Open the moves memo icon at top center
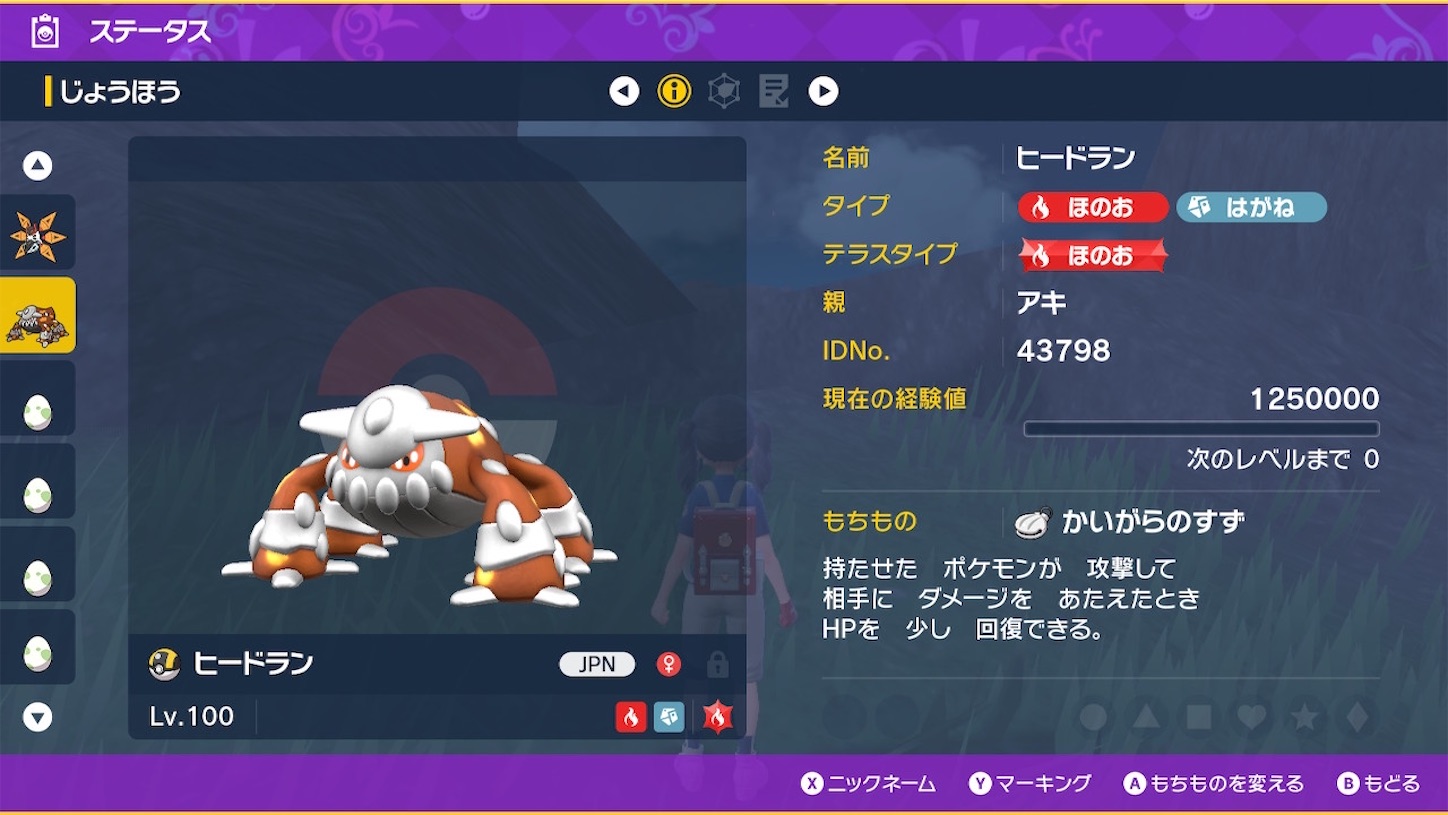Viewport: 1448px width, 815px height. pyautogui.click(x=772, y=90)
